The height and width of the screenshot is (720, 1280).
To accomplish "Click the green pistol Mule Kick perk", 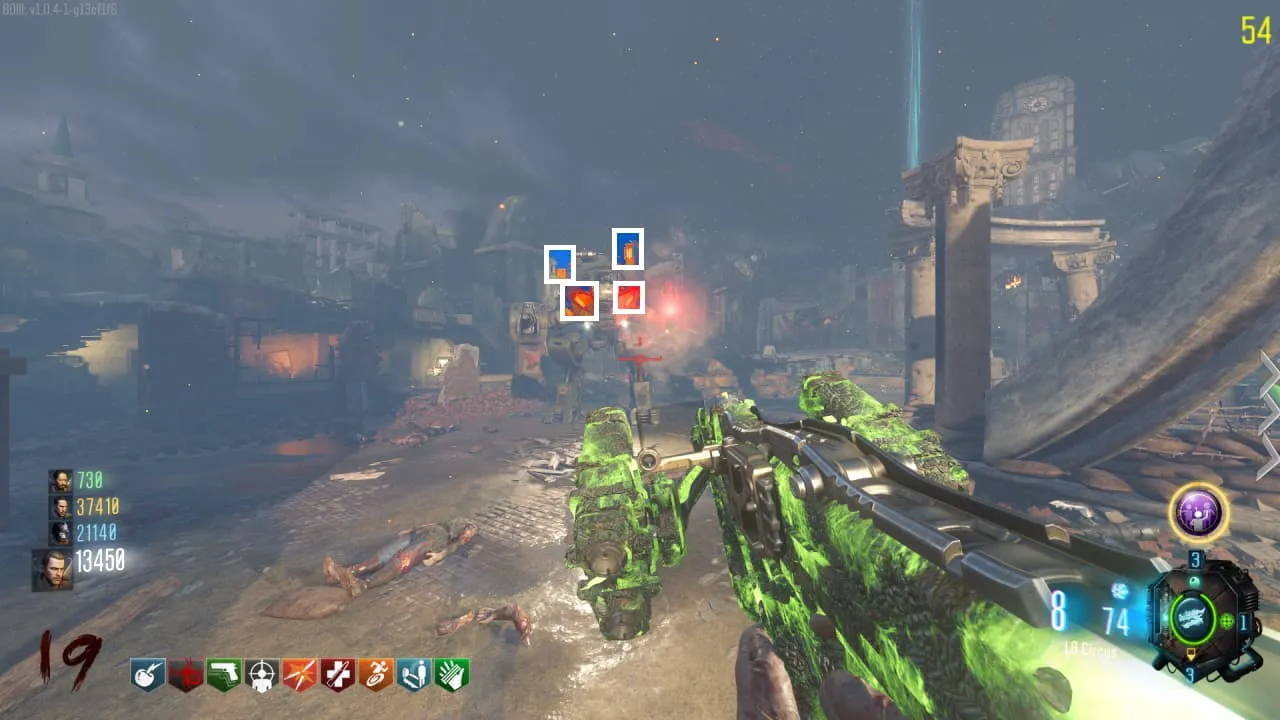I will [223, 675].
